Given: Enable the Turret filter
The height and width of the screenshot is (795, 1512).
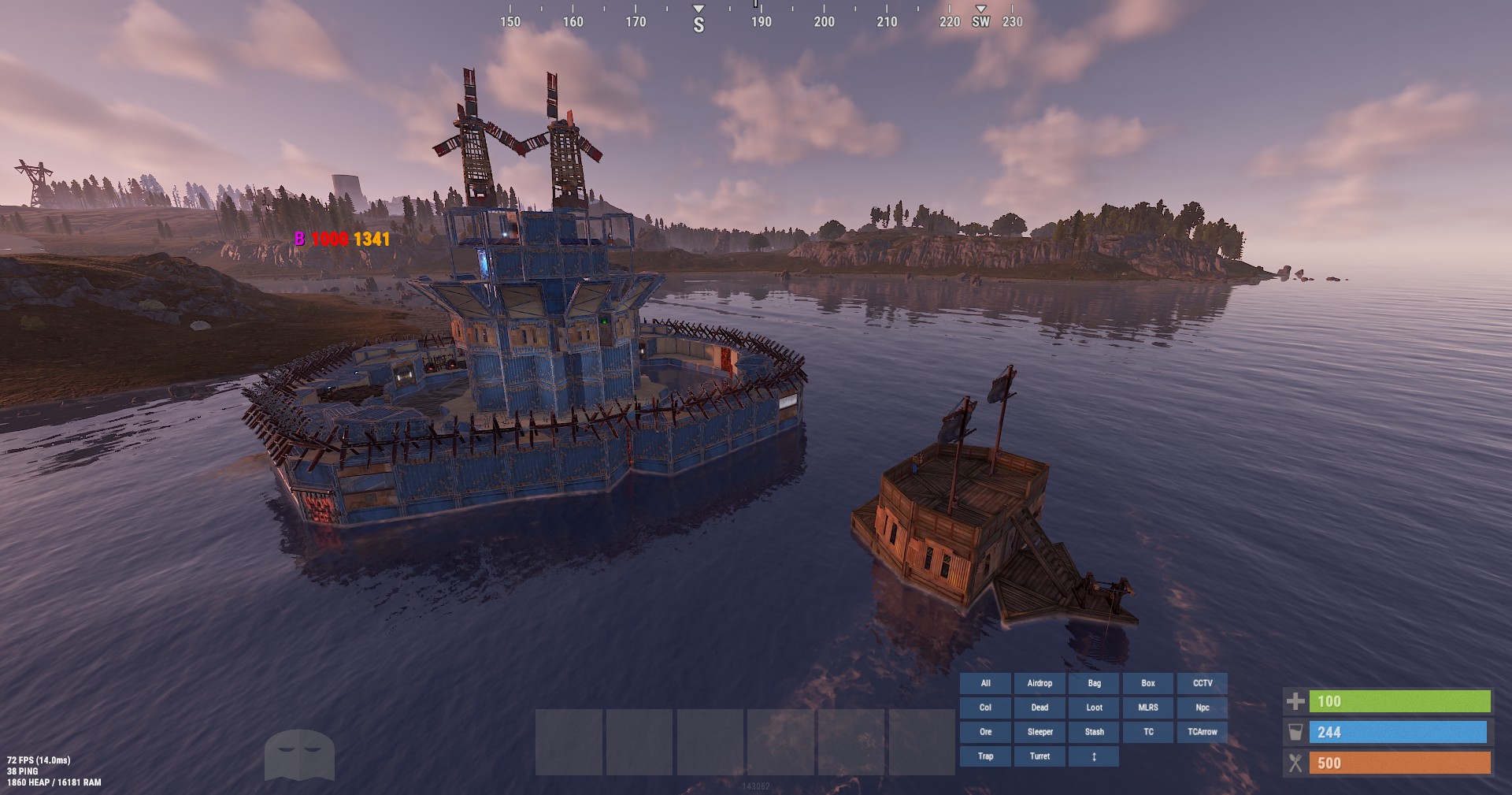Looking at the screenshot, I should (1039, 756).
